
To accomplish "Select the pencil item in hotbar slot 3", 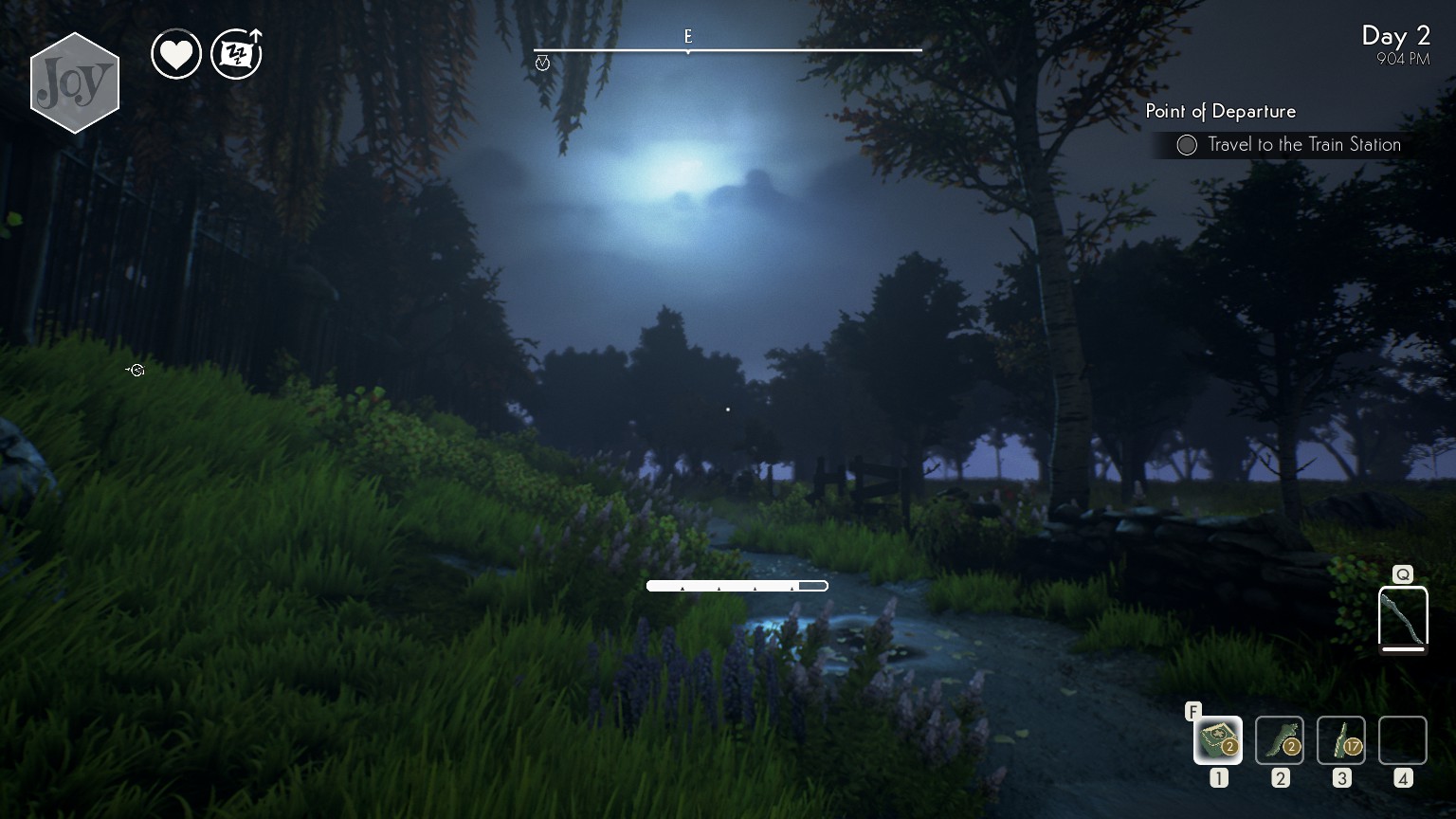I will click(x=1340, y=739).
